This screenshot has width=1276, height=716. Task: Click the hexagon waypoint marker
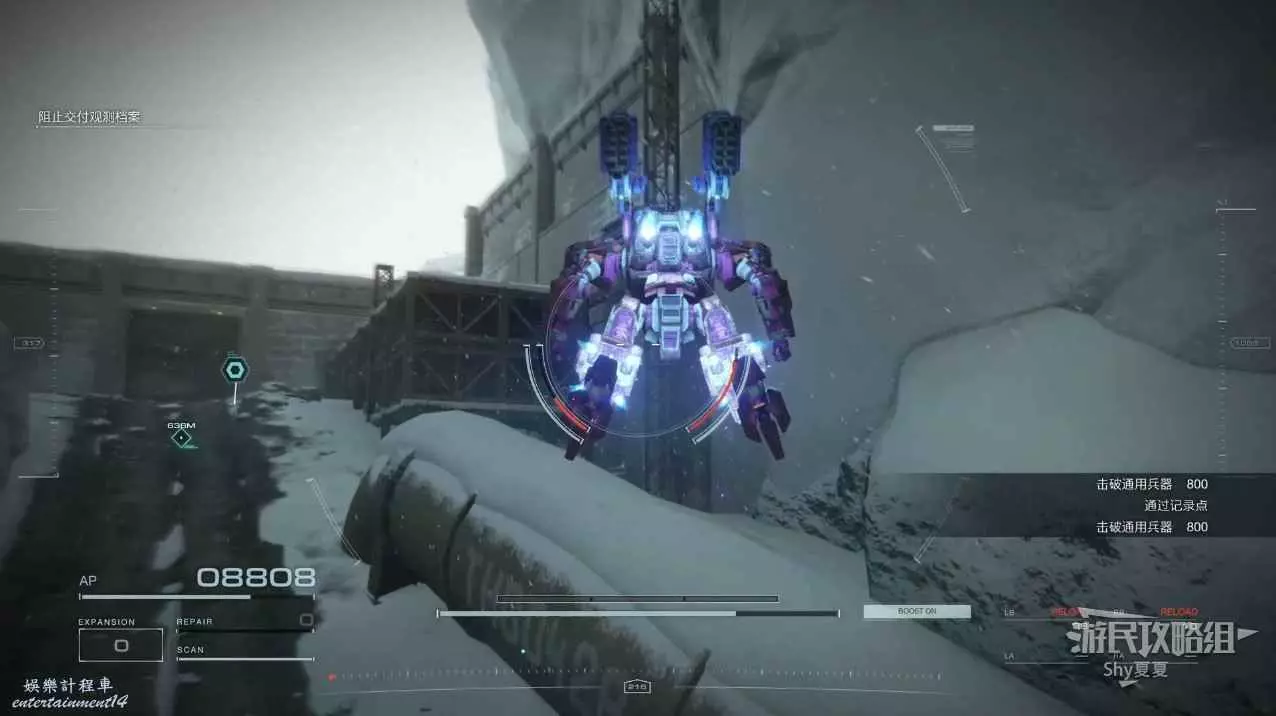coord(234,370)
